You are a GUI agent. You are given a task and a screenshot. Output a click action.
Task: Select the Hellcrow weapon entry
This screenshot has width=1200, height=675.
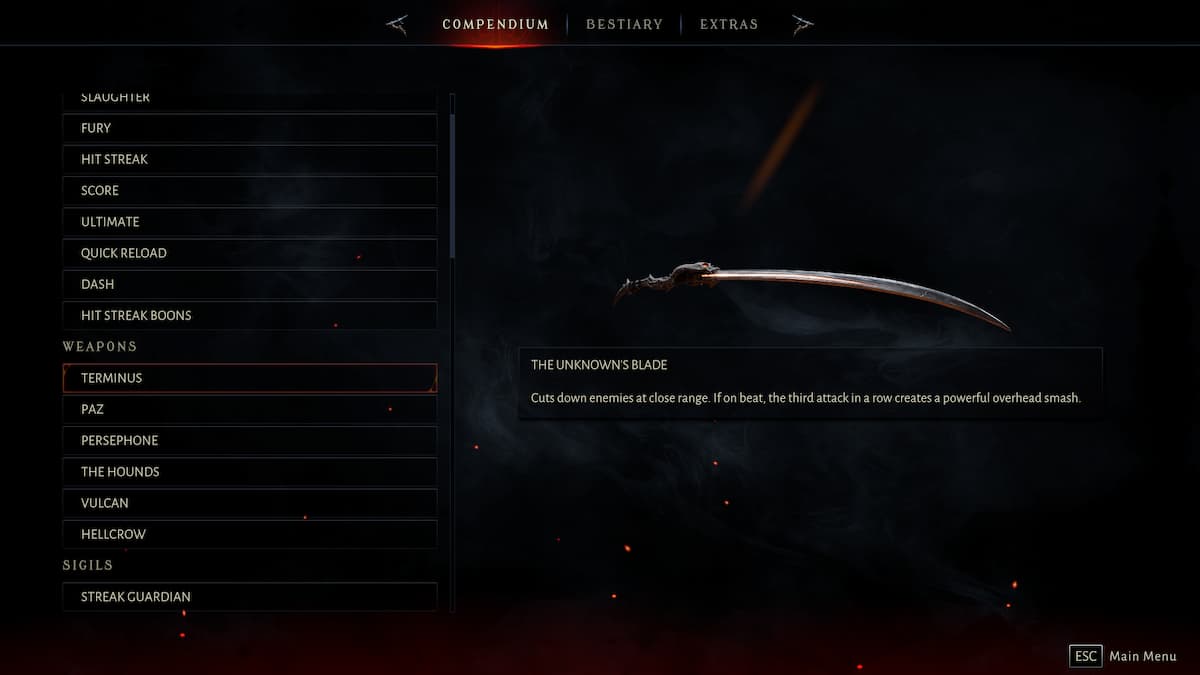point(249,534)
